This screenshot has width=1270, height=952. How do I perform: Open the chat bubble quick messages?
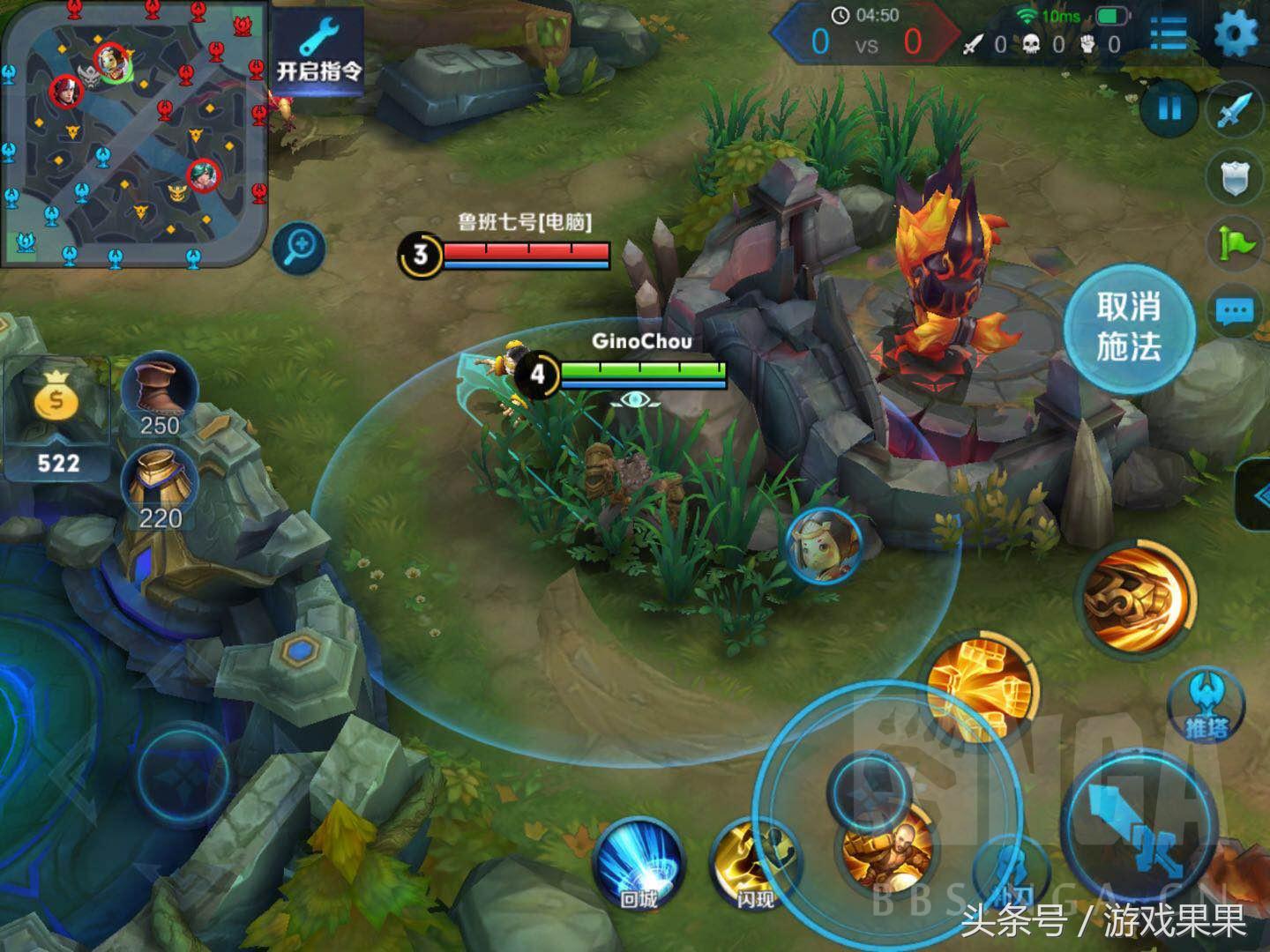coord(1236,310)
